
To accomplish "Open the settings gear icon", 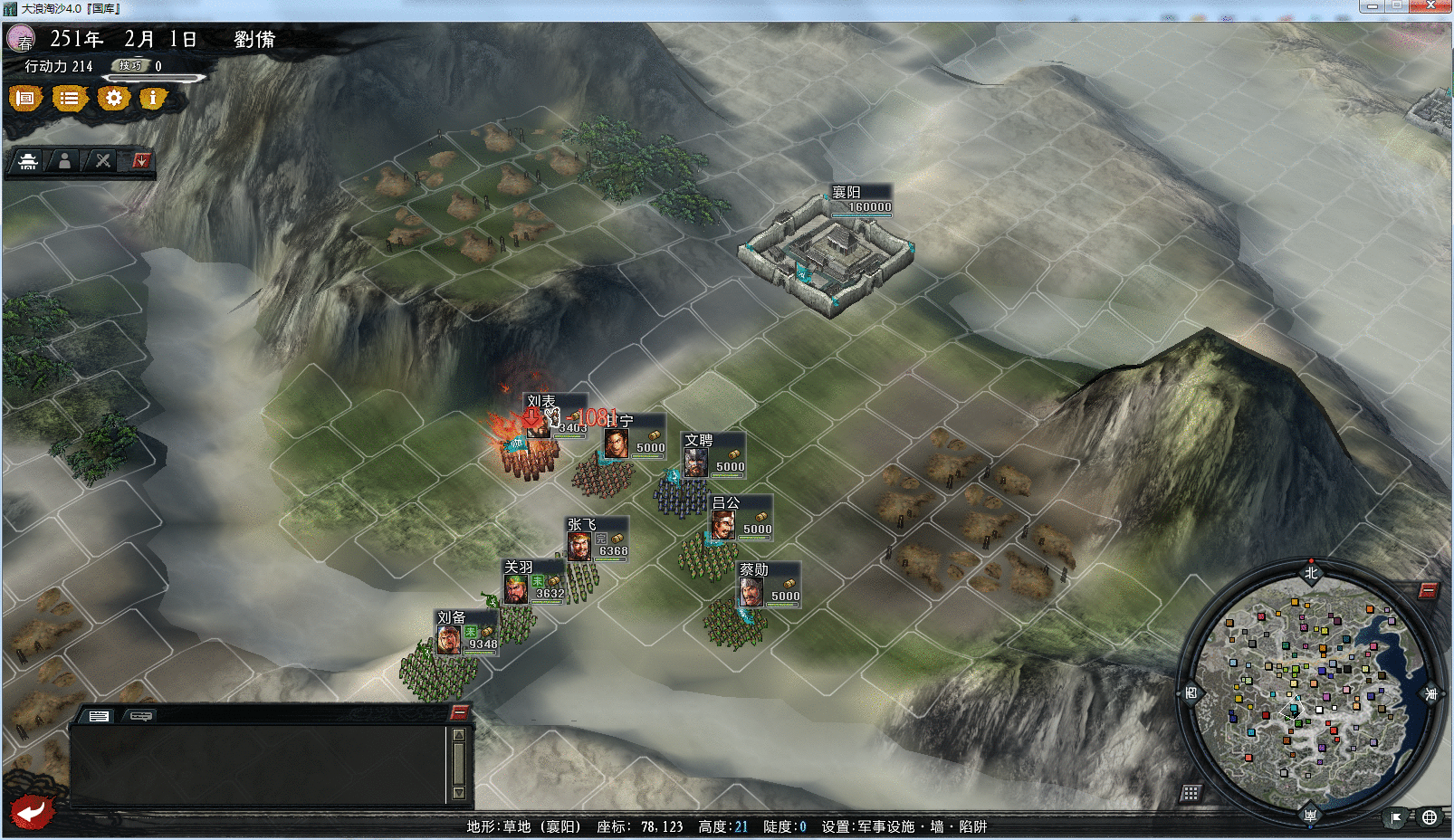I will coord(112,100).
